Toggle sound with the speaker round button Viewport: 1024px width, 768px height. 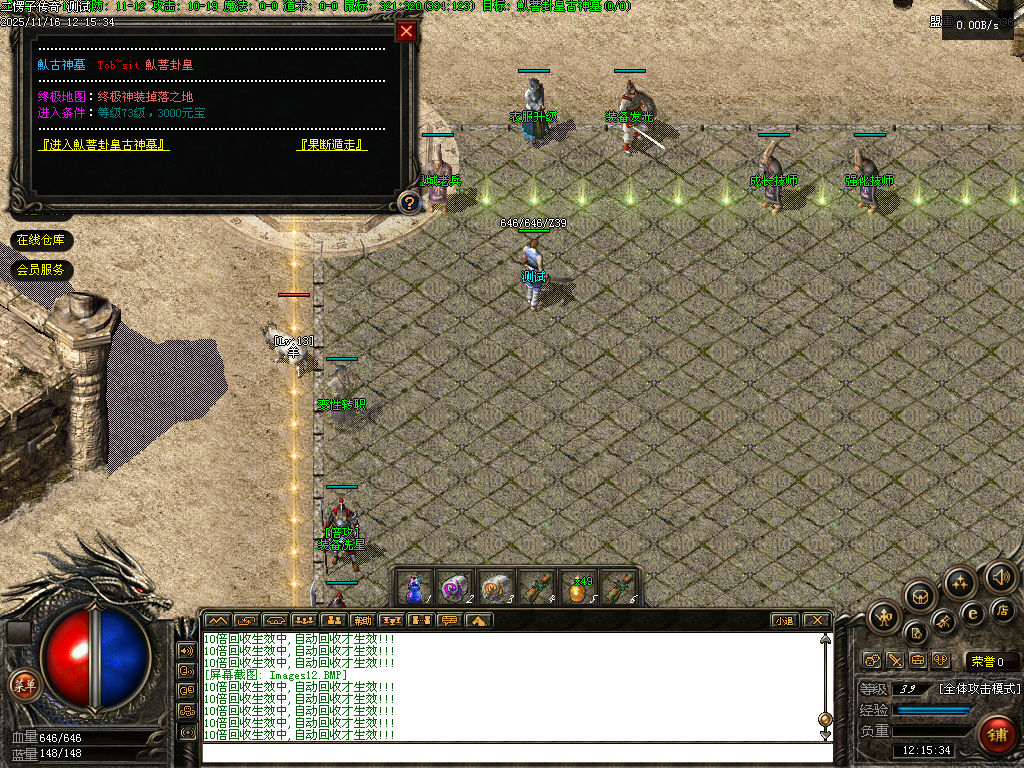click(1000, 576)
